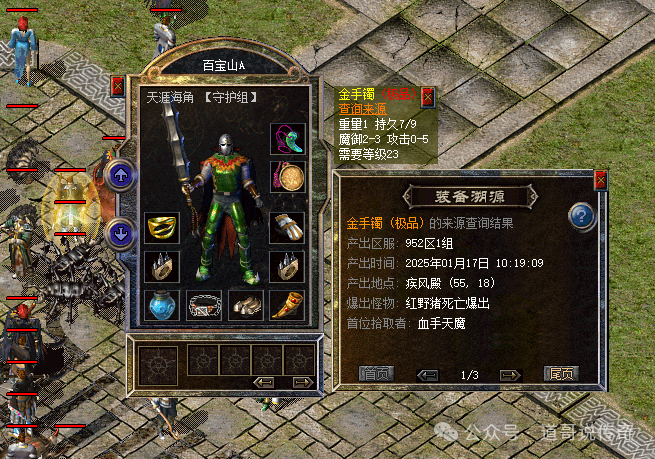Viewport: 655px width, 459px height.
Task: Open help with the question mark button
Action: [582, 215]
